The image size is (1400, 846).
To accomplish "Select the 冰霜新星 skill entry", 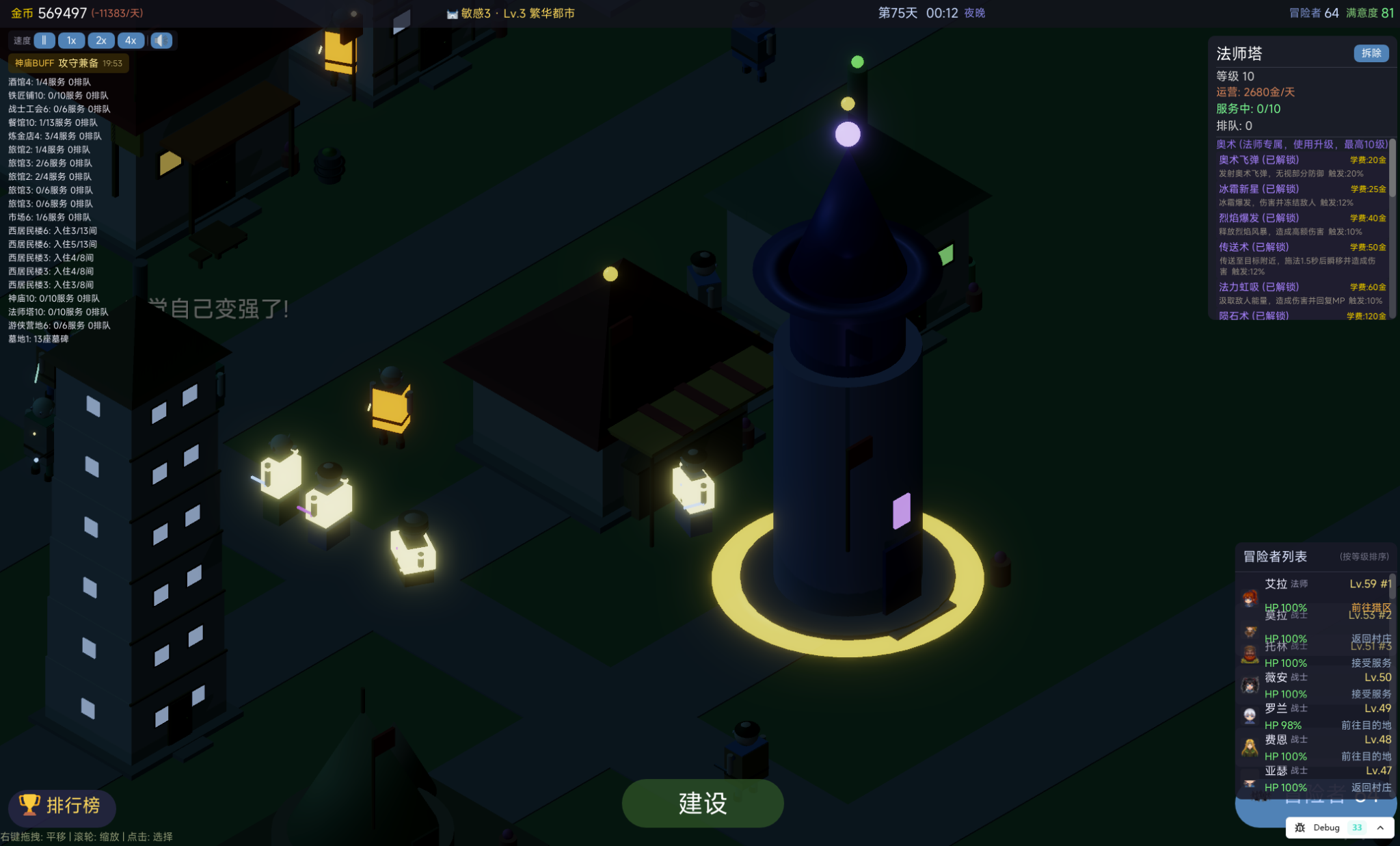I will (1258, 189).
